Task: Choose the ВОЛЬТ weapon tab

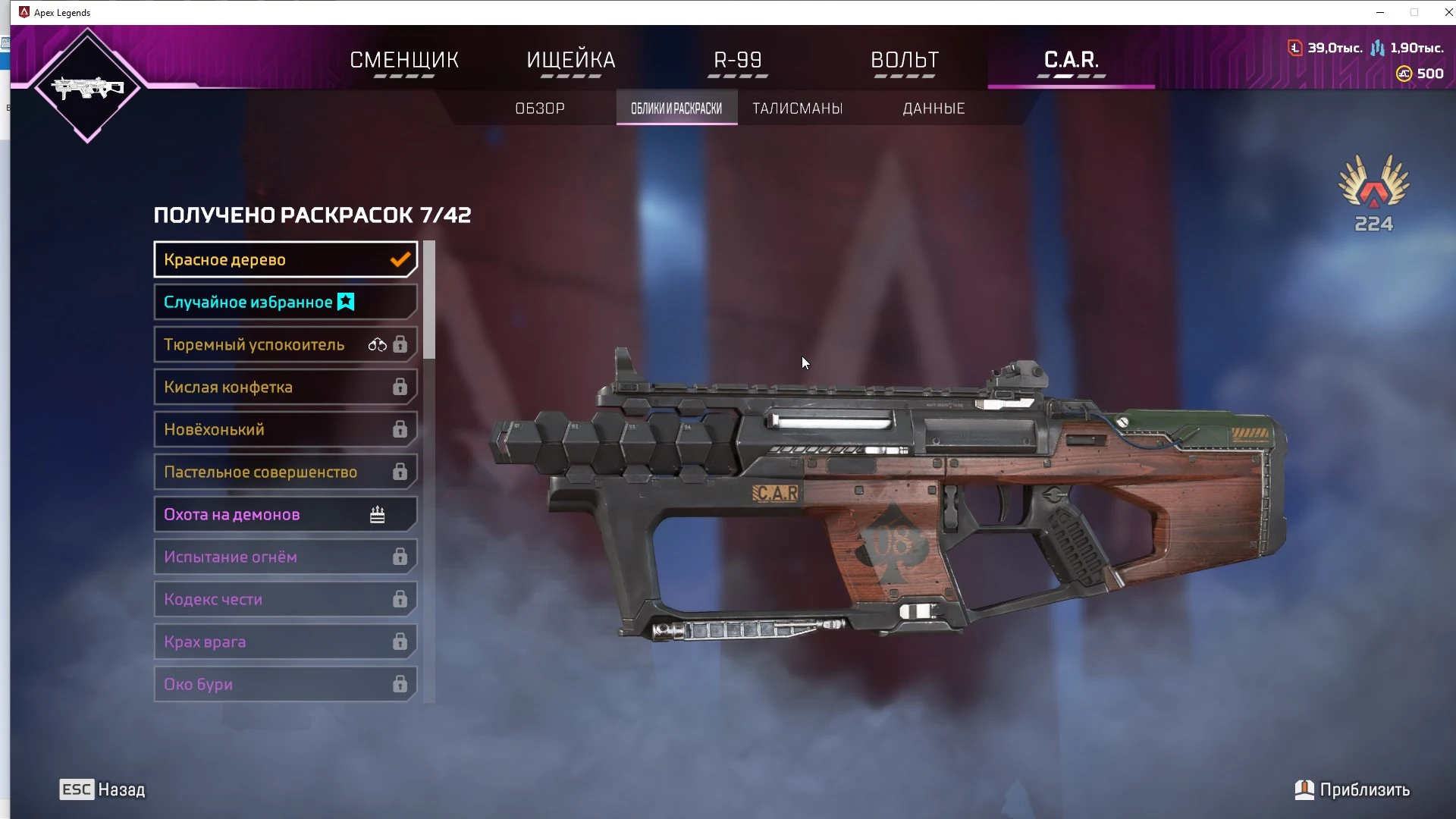Action: 905,60
